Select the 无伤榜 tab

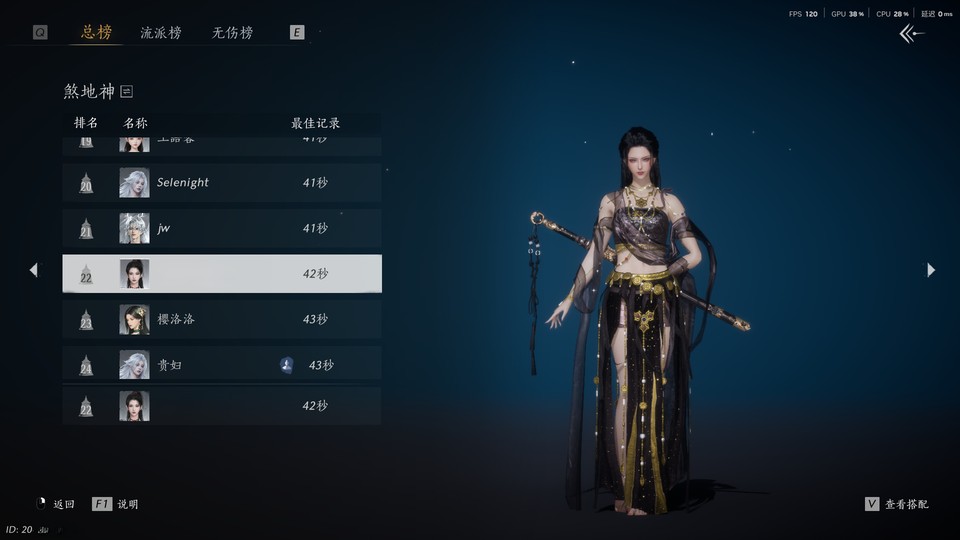pyautogui.click(x=232, y=32)
